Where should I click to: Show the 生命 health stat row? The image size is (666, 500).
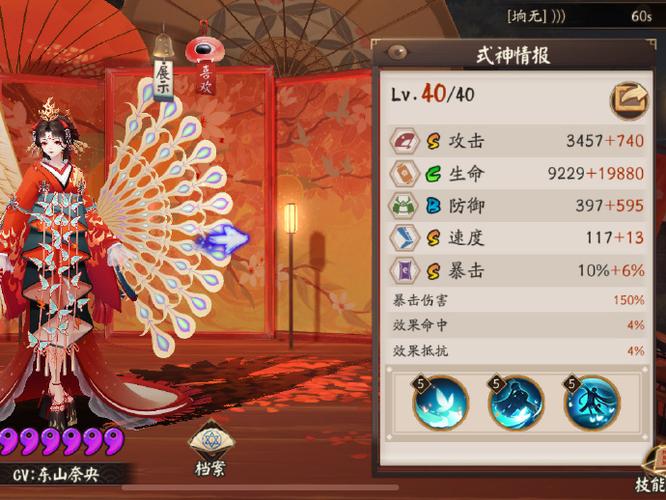518,174
